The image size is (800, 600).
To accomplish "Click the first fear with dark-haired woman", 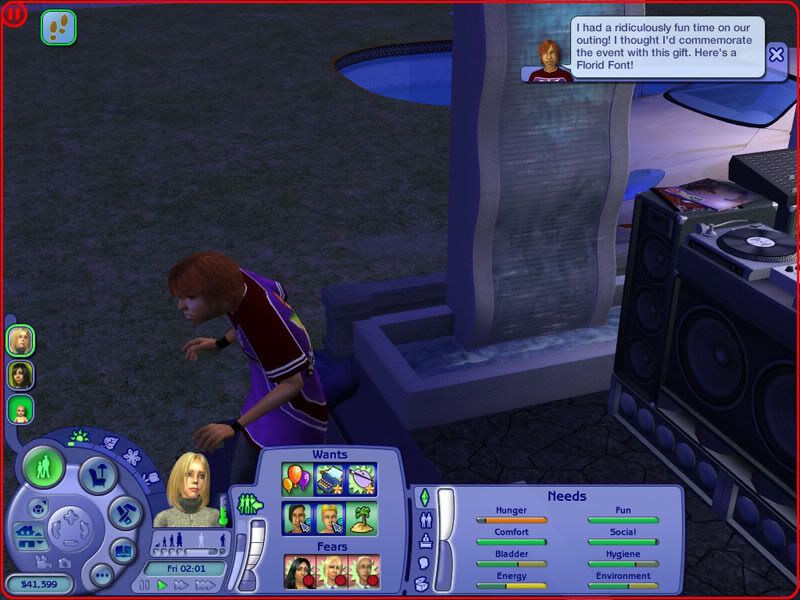I will (298, 571).
